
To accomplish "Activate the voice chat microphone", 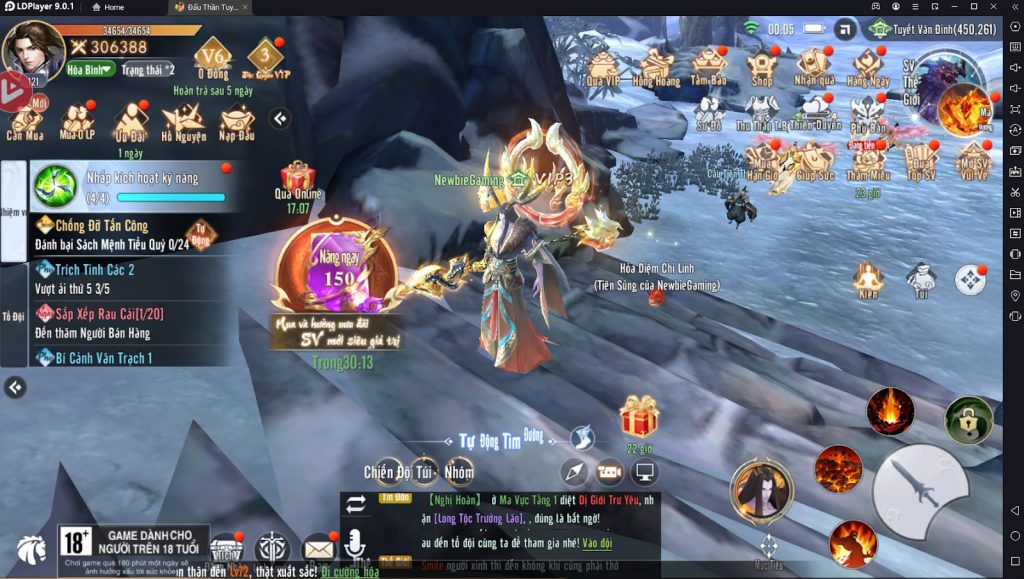I will 354,547.
